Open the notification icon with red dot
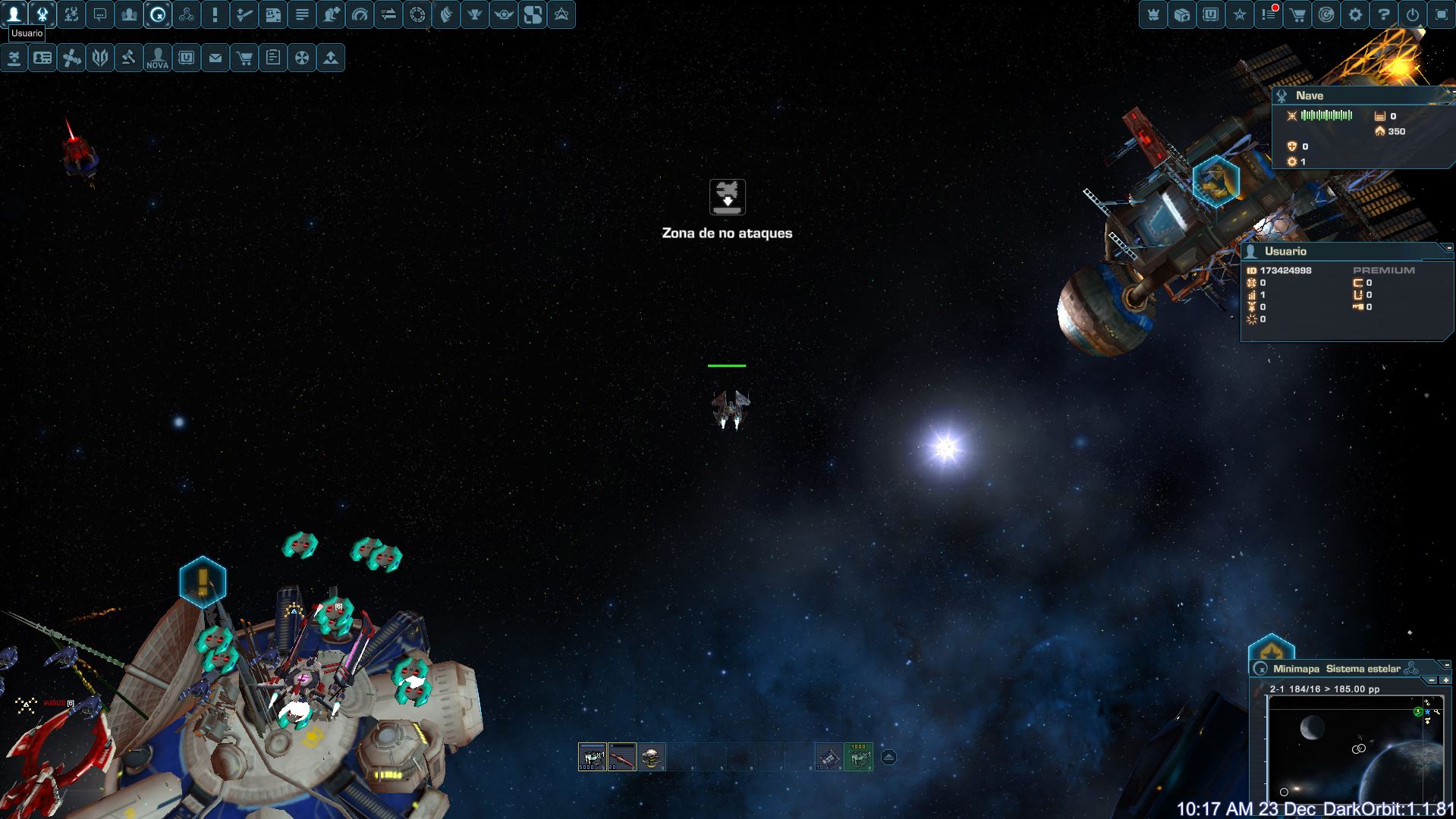1456x819 pixels. coord(1269,14)
